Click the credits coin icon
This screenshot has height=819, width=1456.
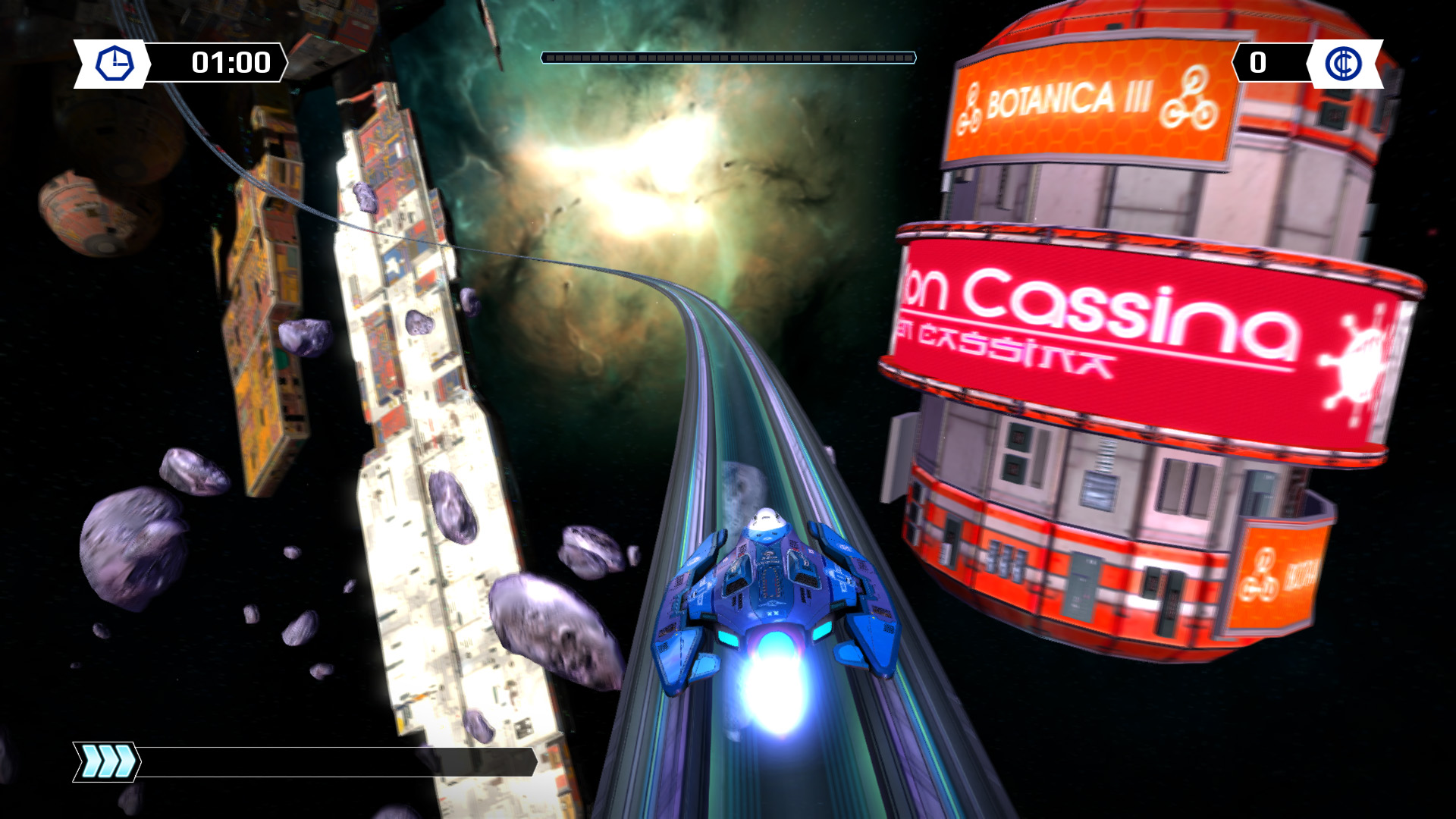pos(1343,64)
